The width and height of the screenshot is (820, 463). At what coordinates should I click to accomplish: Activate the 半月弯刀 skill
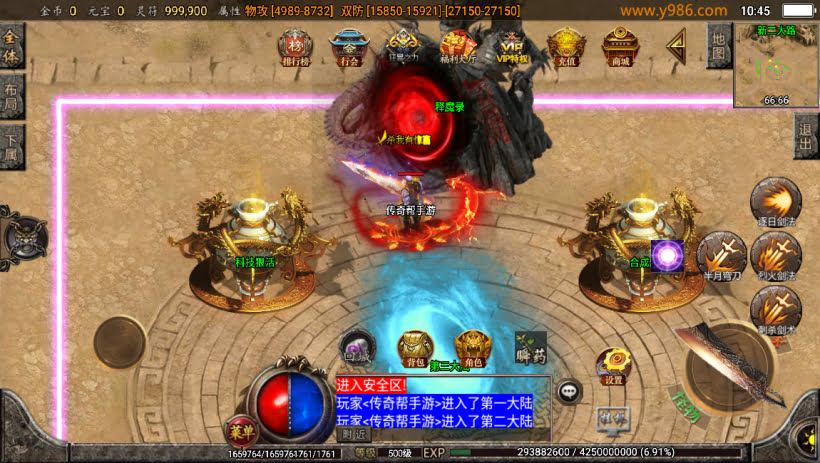tap(721, 255)
